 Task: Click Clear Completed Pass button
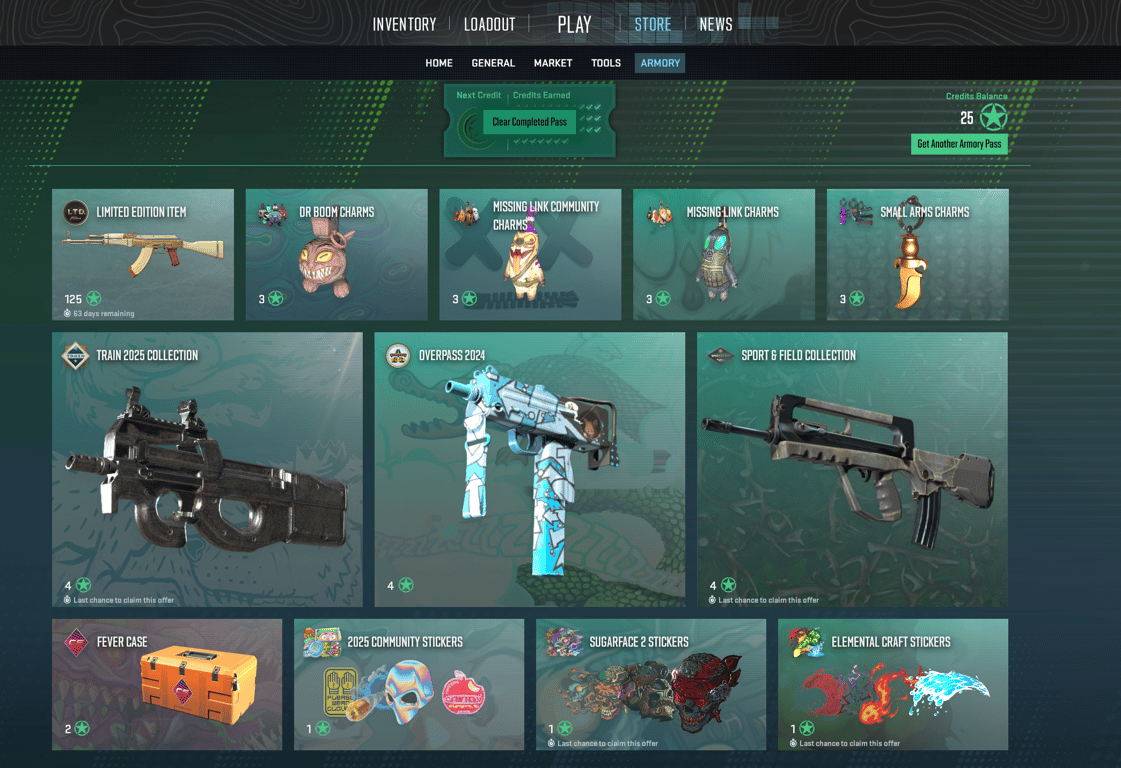click(x=529, y=122)
